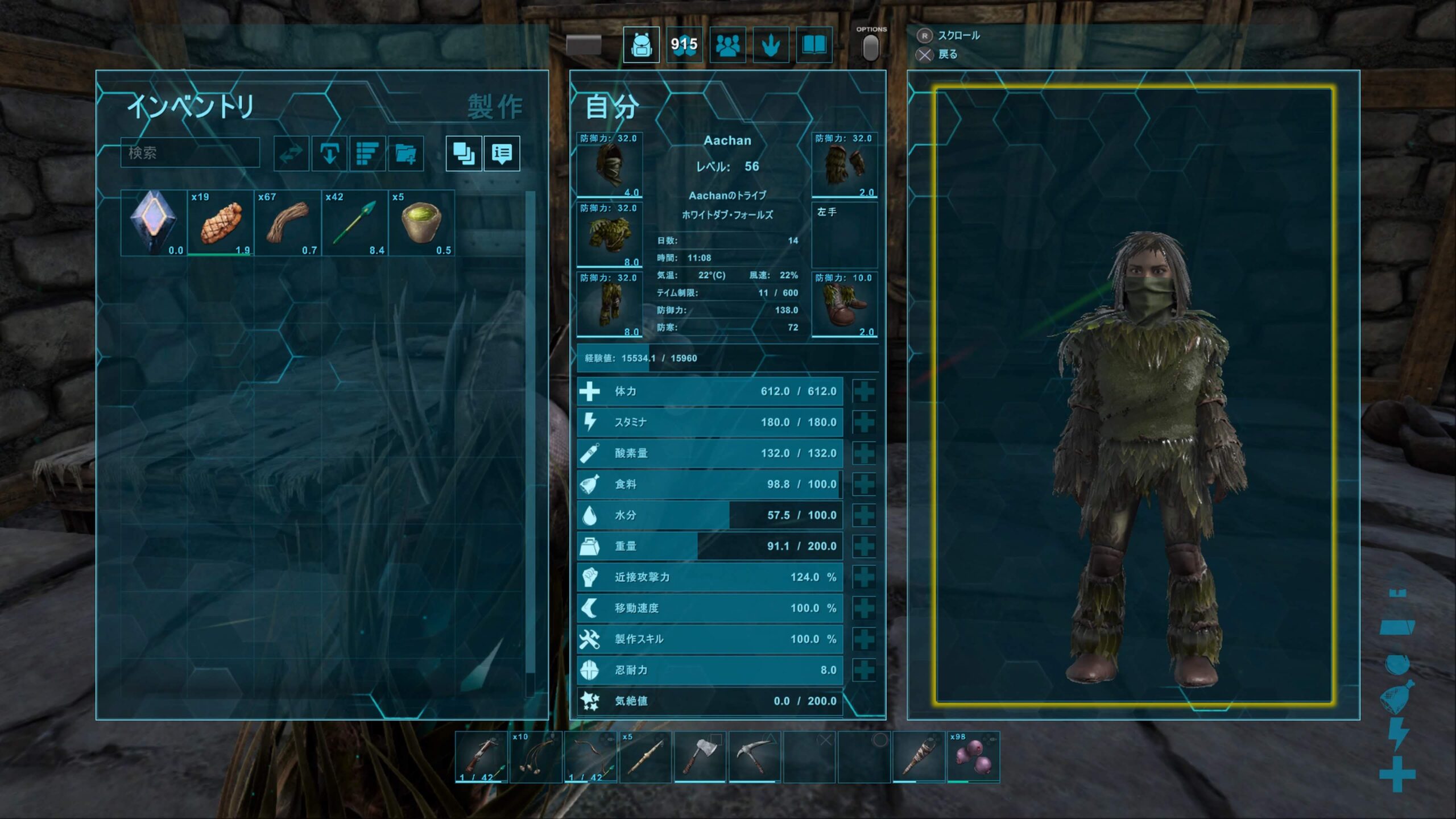This screenshot has height=819, width=1456.
Task: Show the dinosaur footprint tab
Action: (x=771, y=44)
